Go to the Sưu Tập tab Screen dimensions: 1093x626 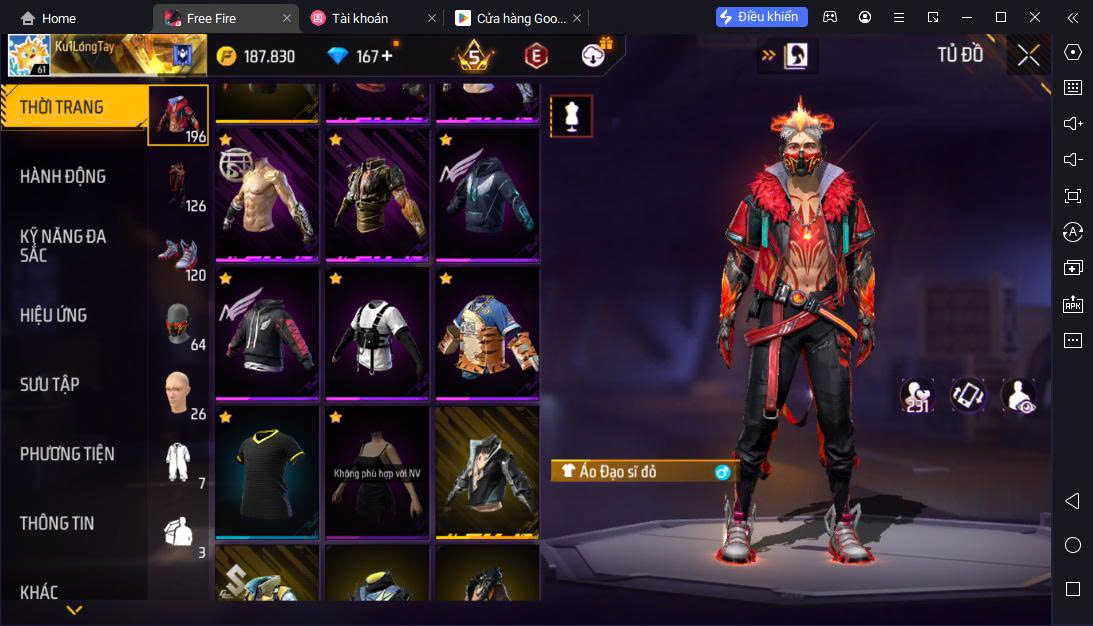coord(50,385)
